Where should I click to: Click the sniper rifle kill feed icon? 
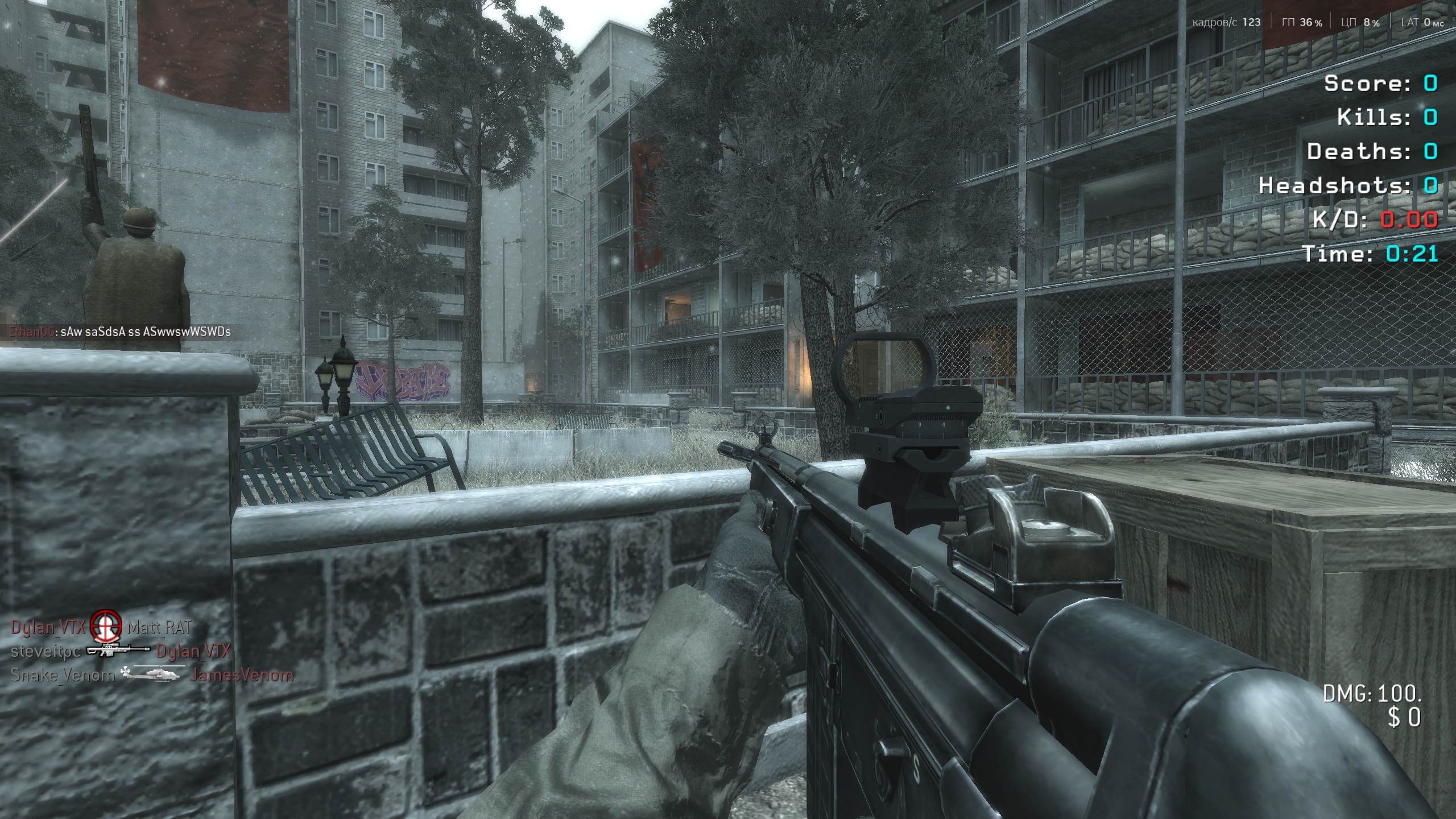(118, 651)
